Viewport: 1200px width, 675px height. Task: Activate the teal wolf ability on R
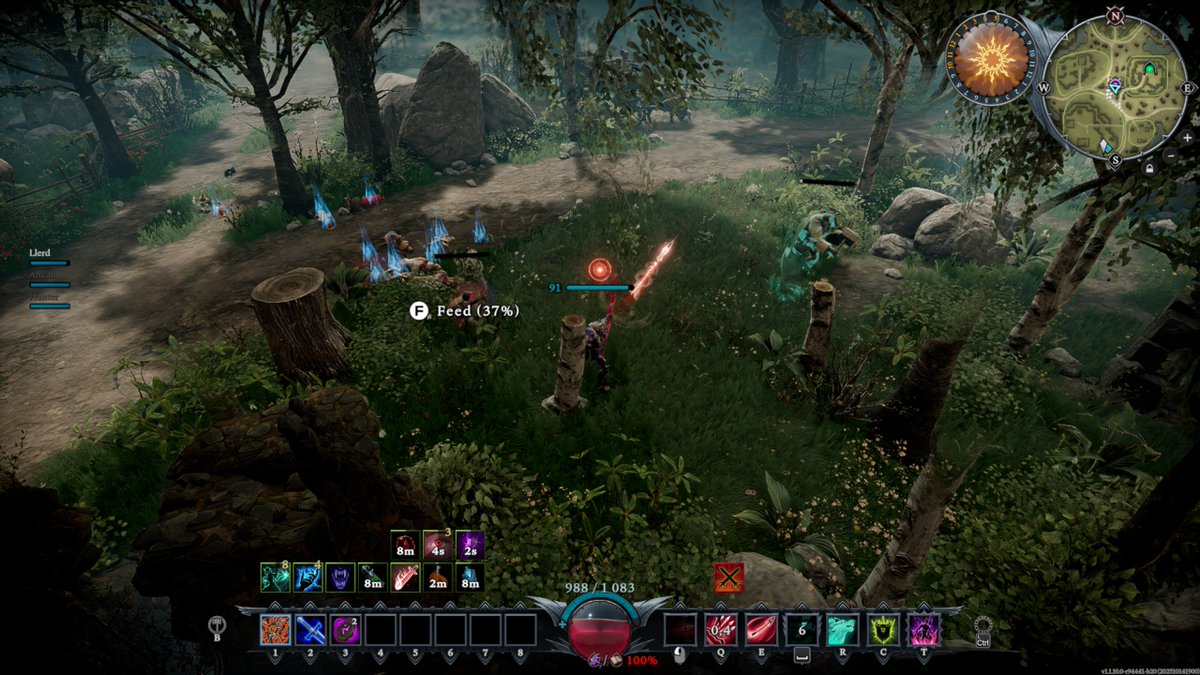[x=843, y=630]
